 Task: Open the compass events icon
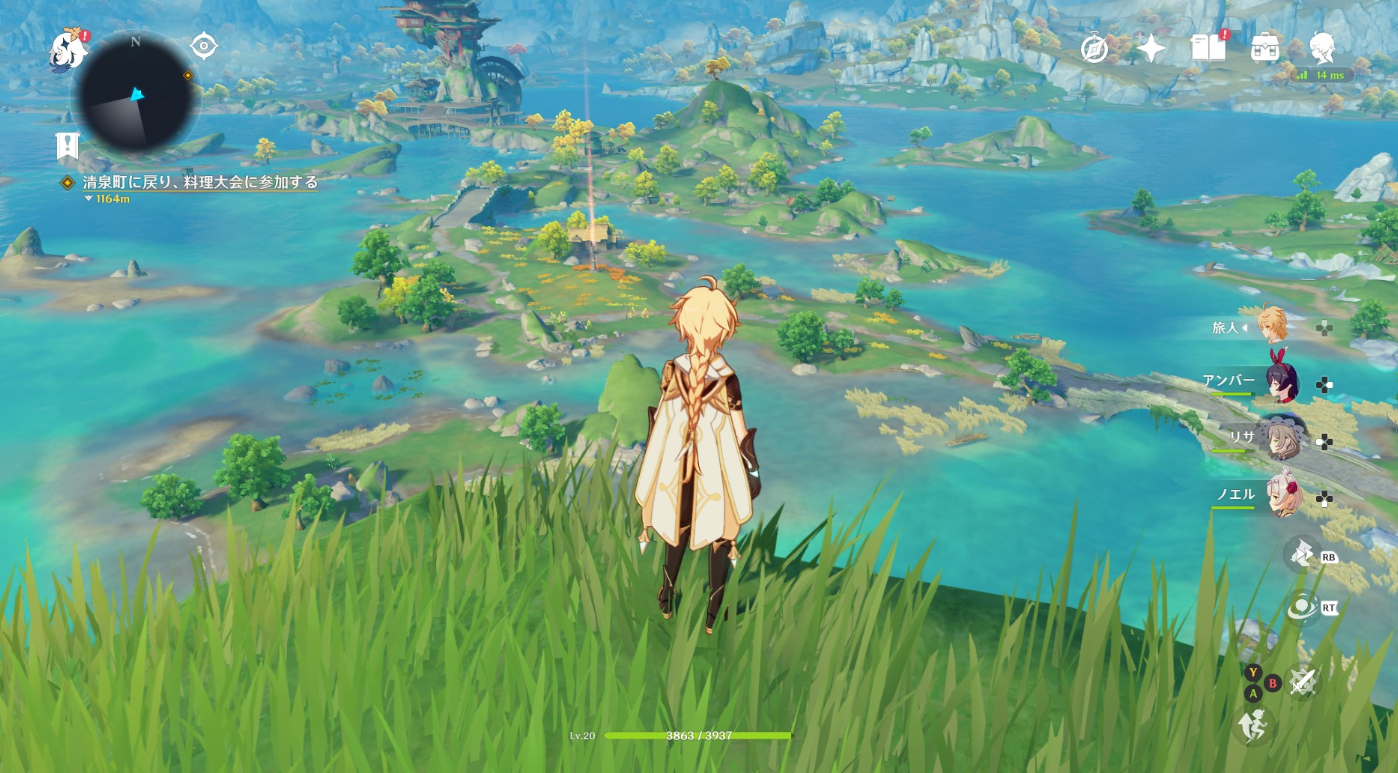[1095, 48]
